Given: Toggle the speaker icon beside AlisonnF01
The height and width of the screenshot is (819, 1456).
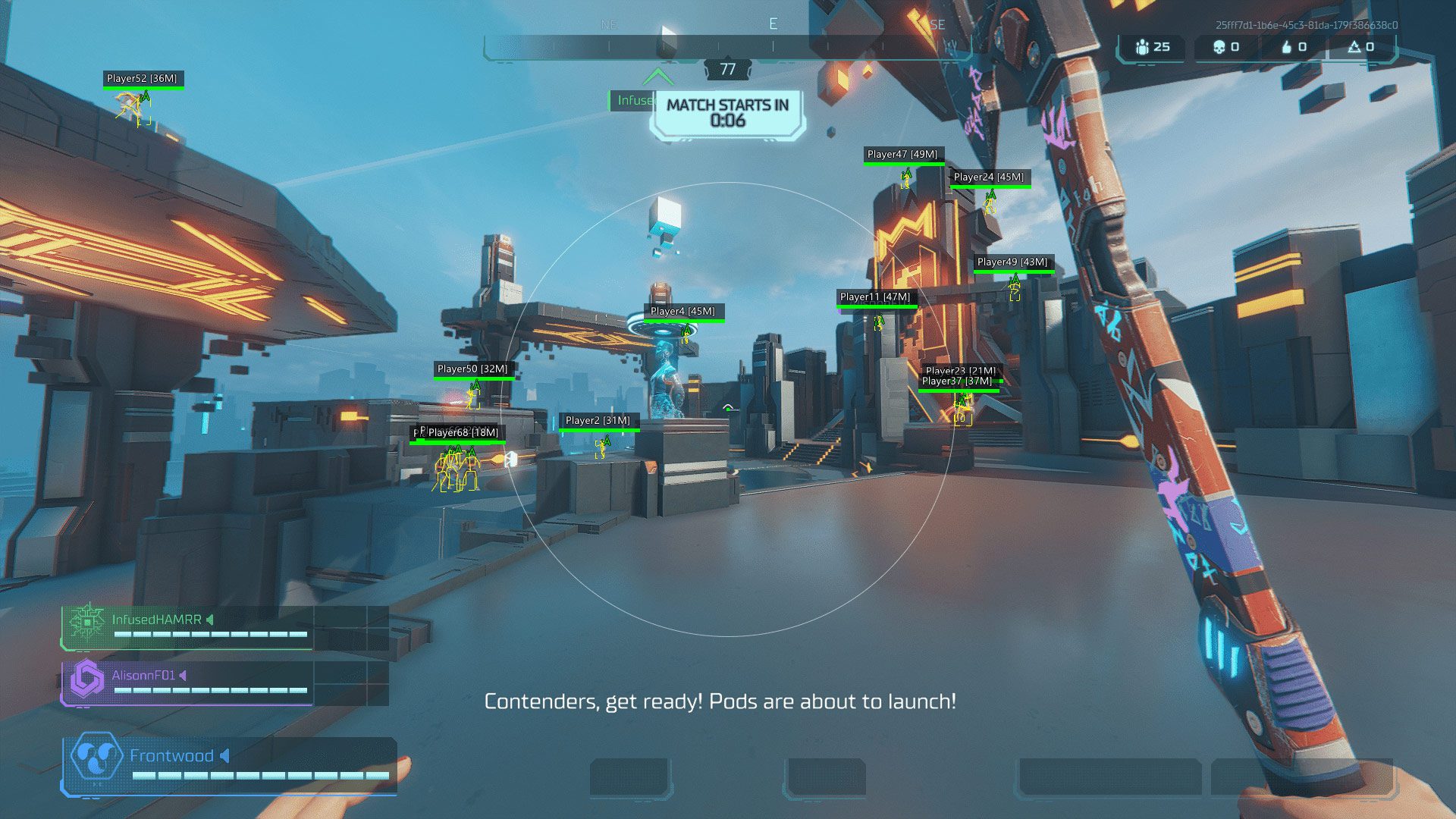Looking at the screenshot, I should pyautogui.click(x=184, y=675).
